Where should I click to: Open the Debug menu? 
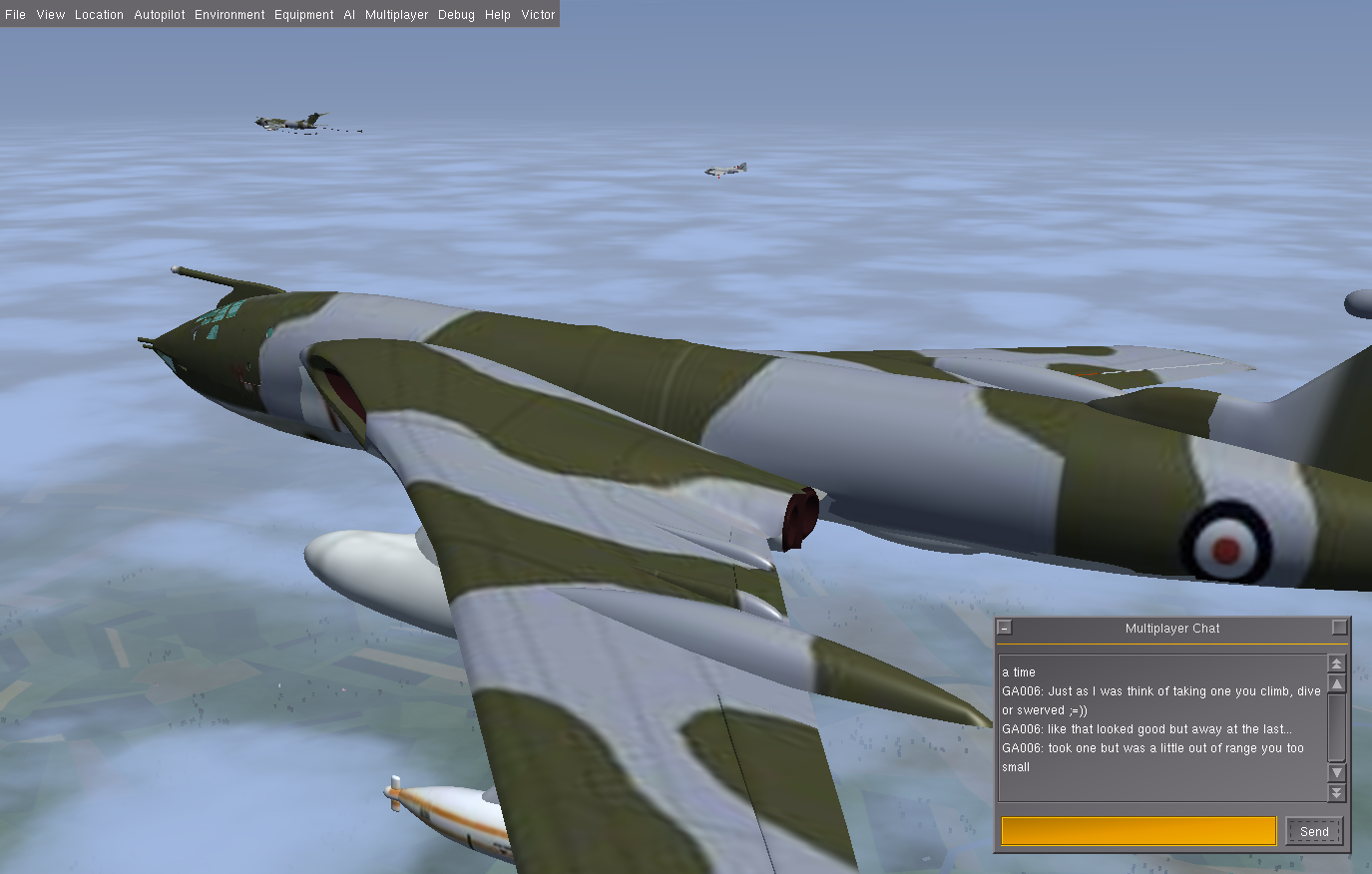point(456,14)
